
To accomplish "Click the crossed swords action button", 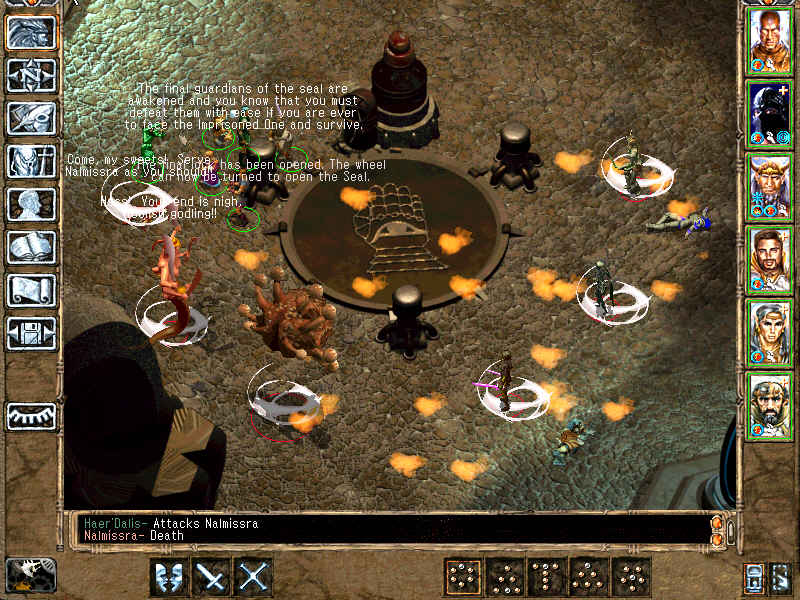I will pos(254,577).
